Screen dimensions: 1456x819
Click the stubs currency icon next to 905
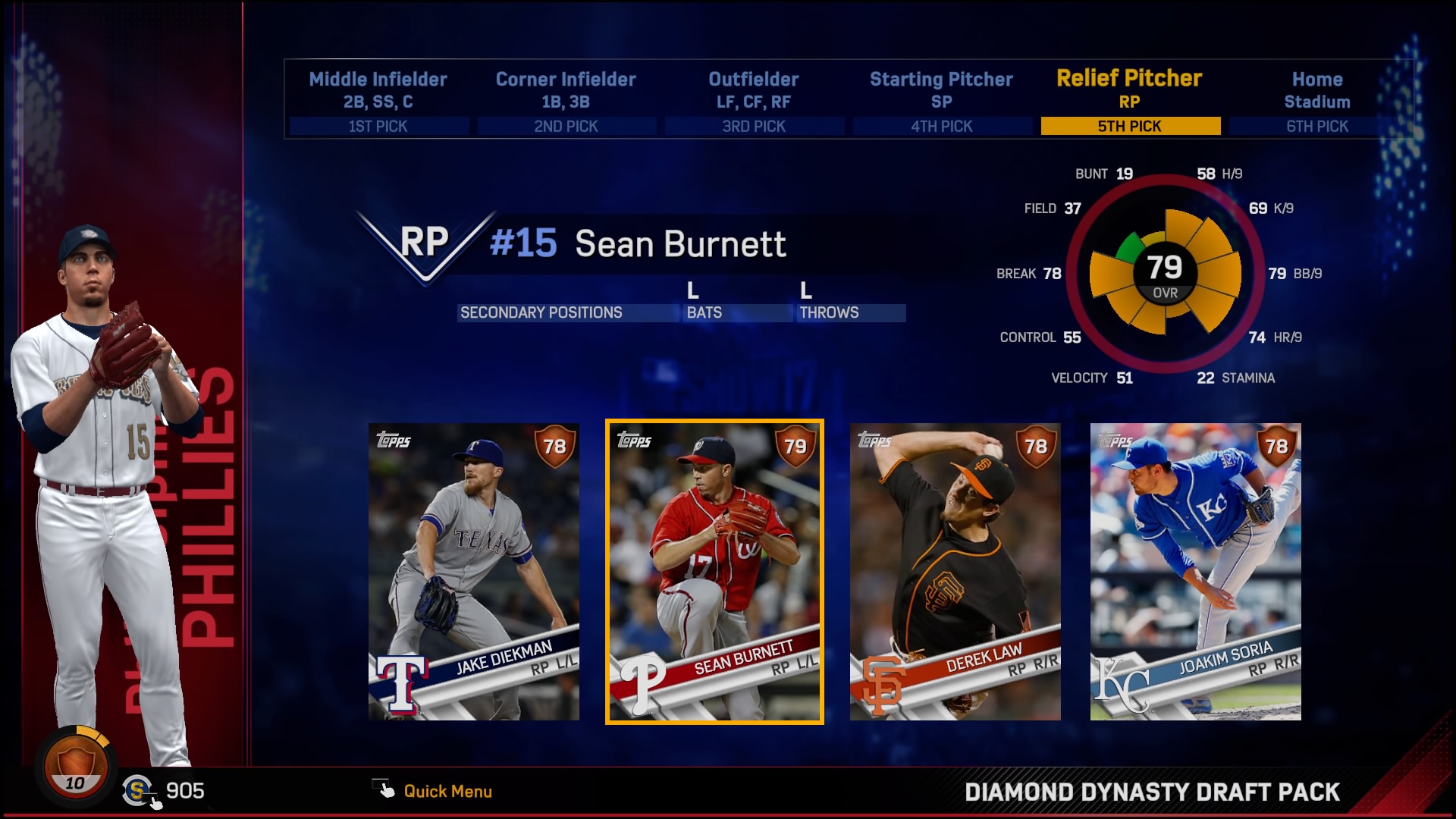point(137,789)
